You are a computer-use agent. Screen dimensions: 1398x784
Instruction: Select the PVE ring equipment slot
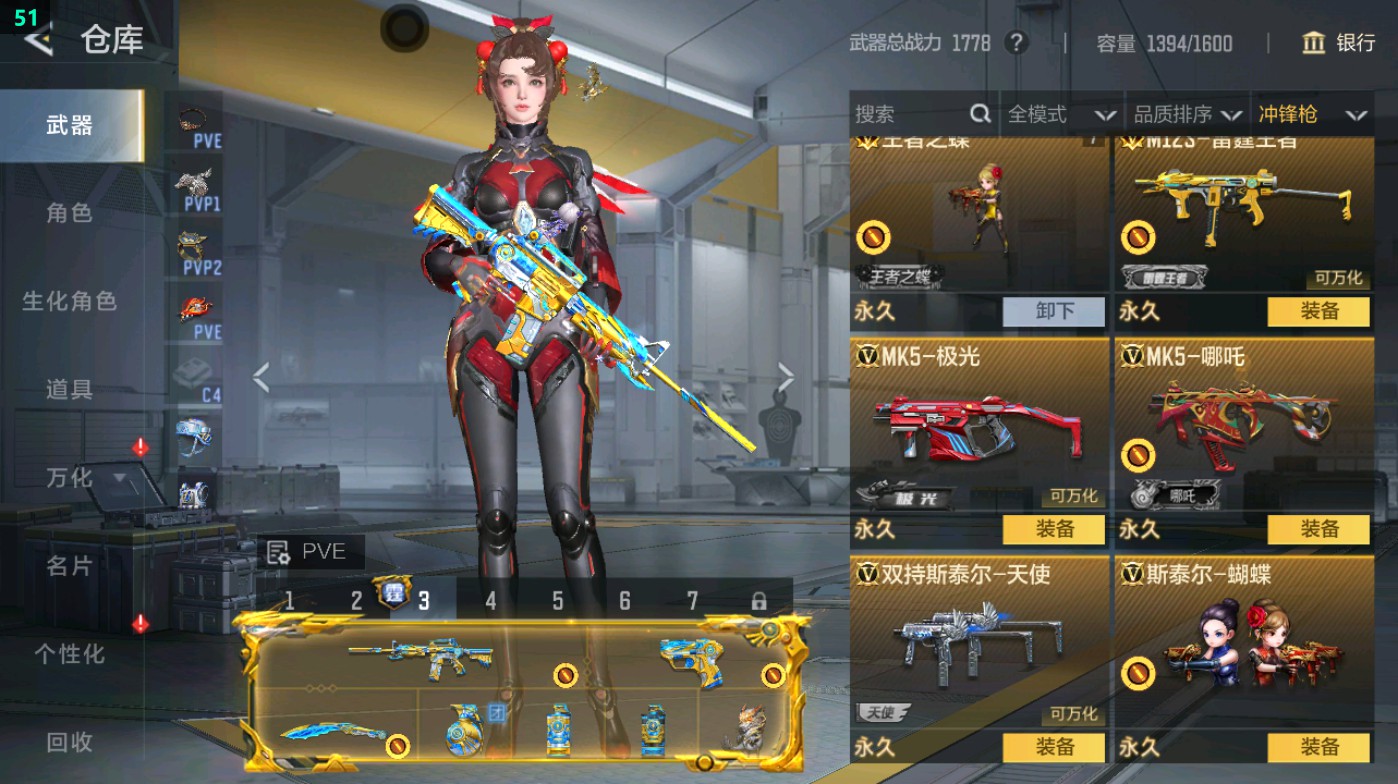pyautogui.click(x=193, y=118)
